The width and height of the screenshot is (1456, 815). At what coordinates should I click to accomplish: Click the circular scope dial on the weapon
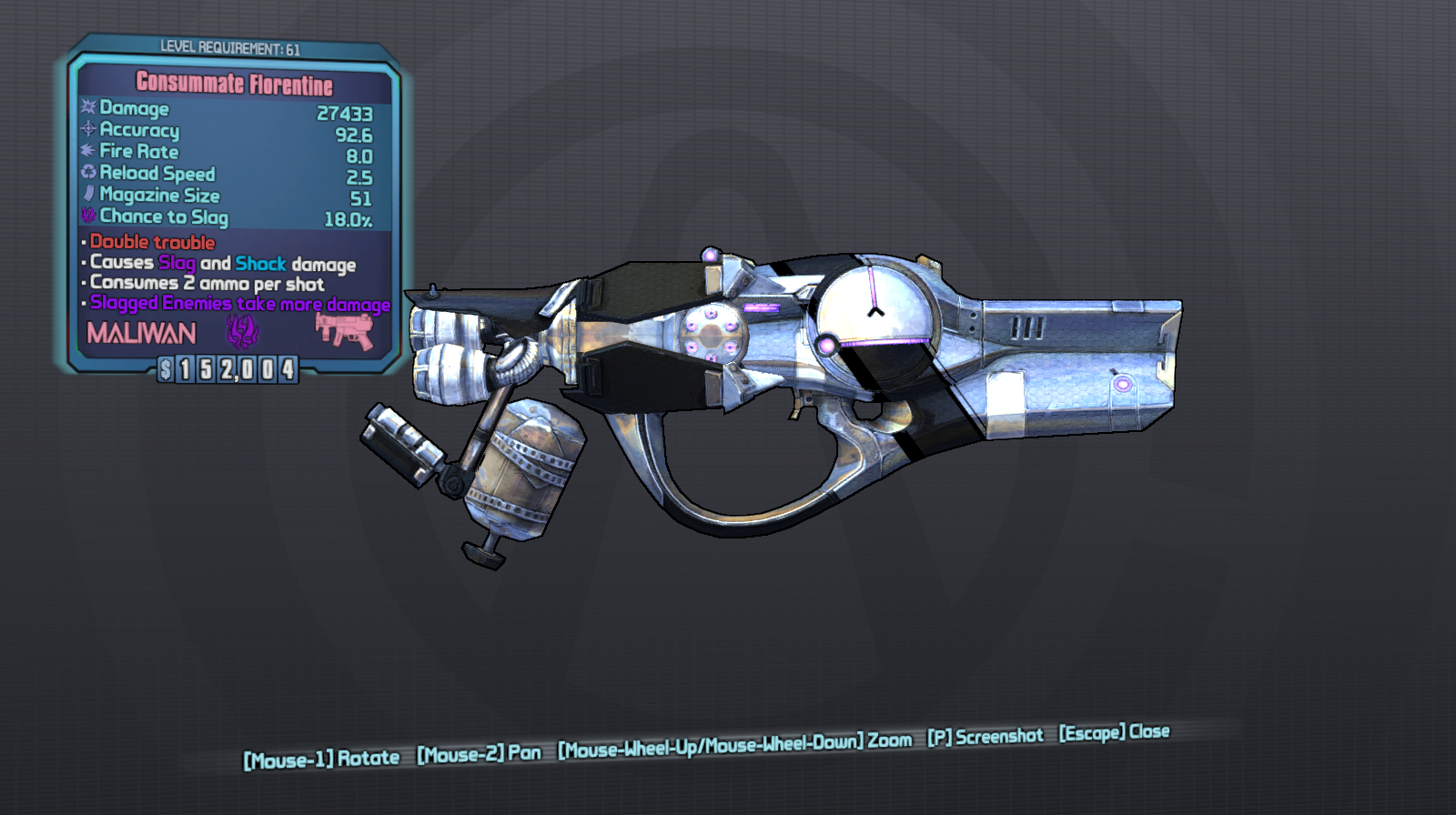[876, 318]
